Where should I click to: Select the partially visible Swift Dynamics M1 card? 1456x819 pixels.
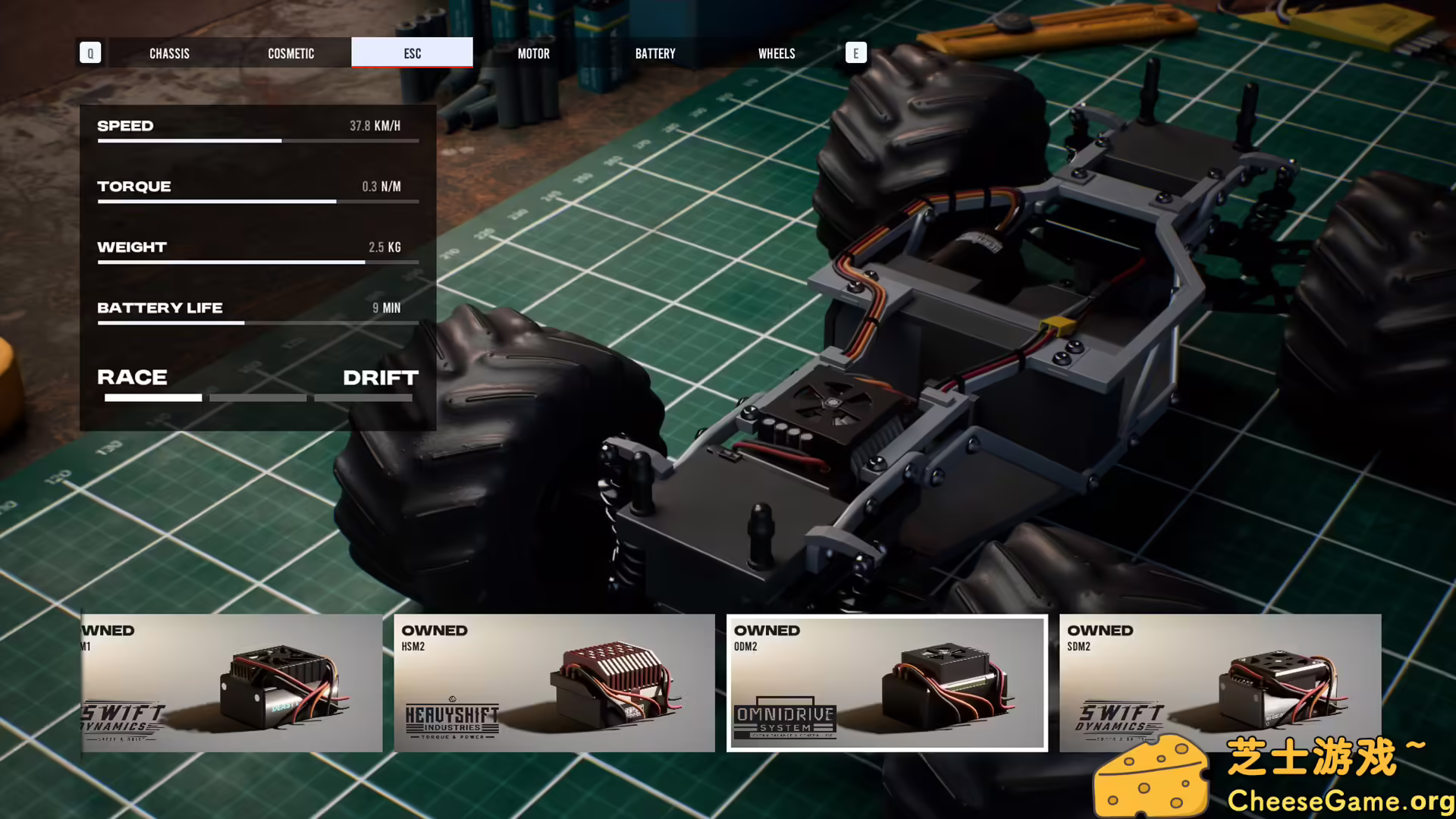(x=232, y=682)
